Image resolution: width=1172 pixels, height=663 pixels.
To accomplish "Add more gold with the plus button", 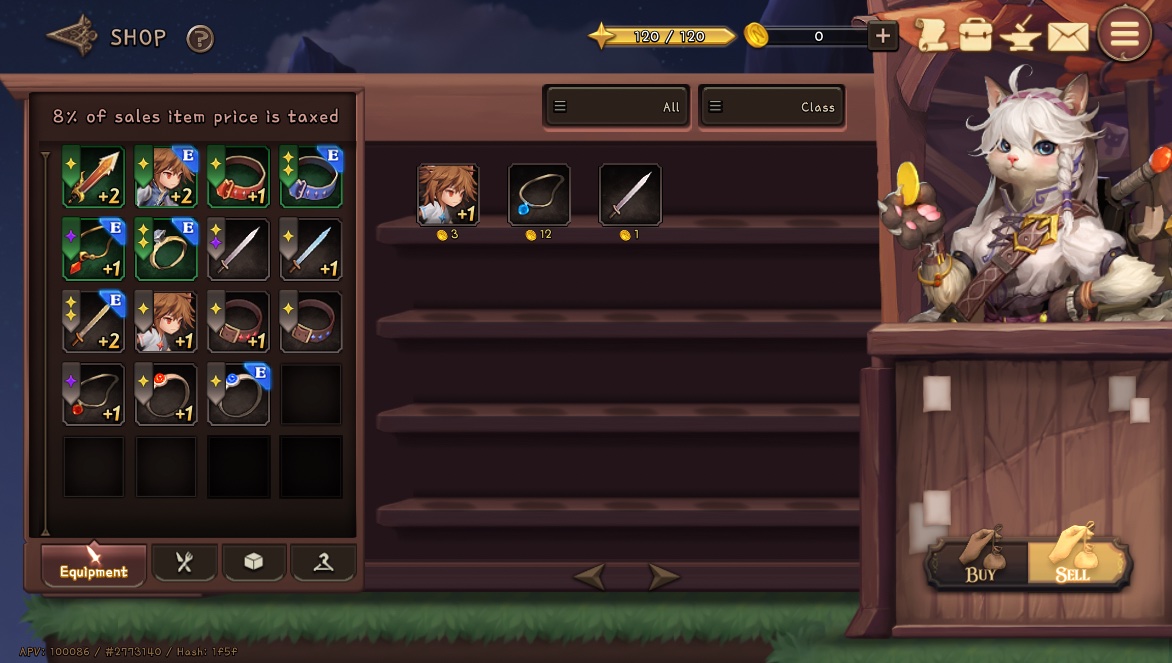I will [x=882, y=37].
